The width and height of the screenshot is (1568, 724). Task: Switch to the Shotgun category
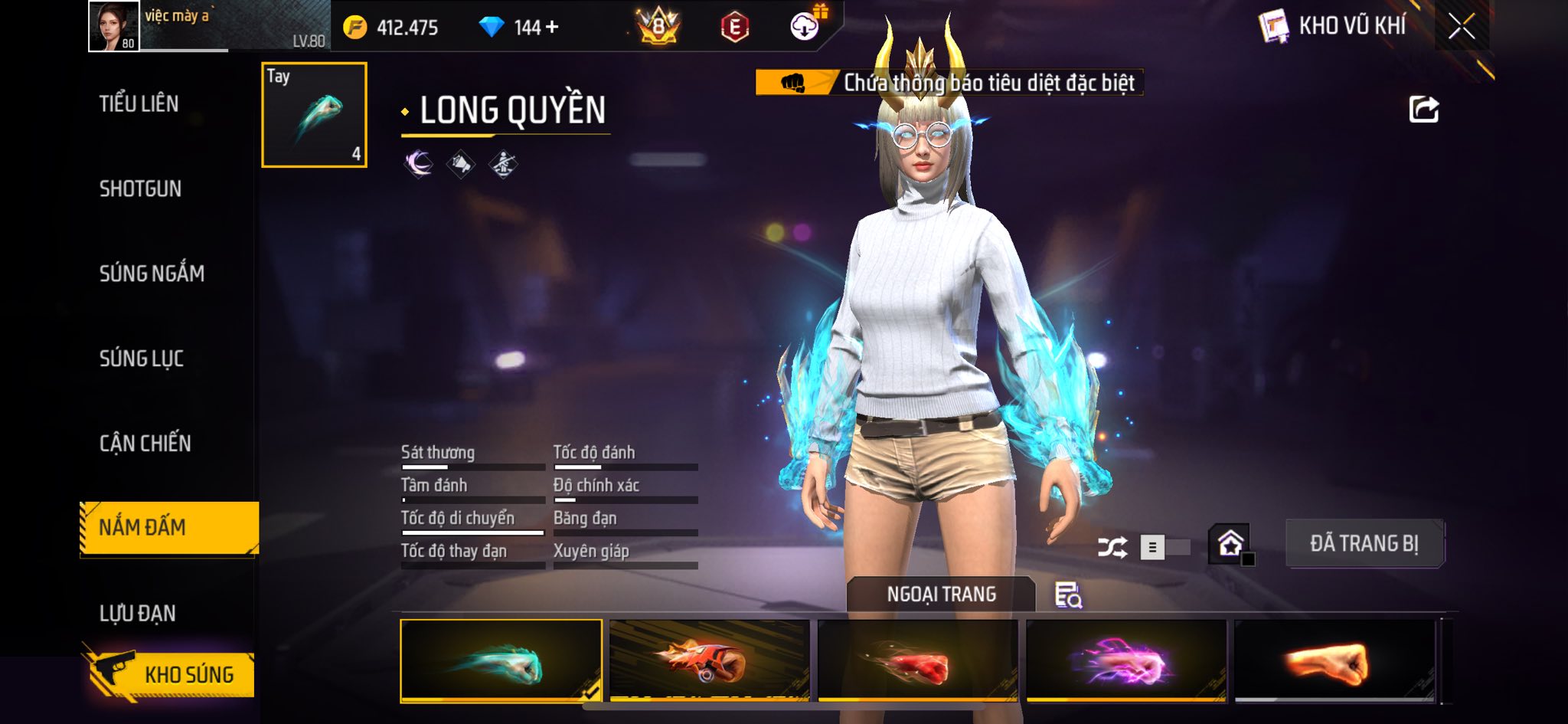(140, 188)
